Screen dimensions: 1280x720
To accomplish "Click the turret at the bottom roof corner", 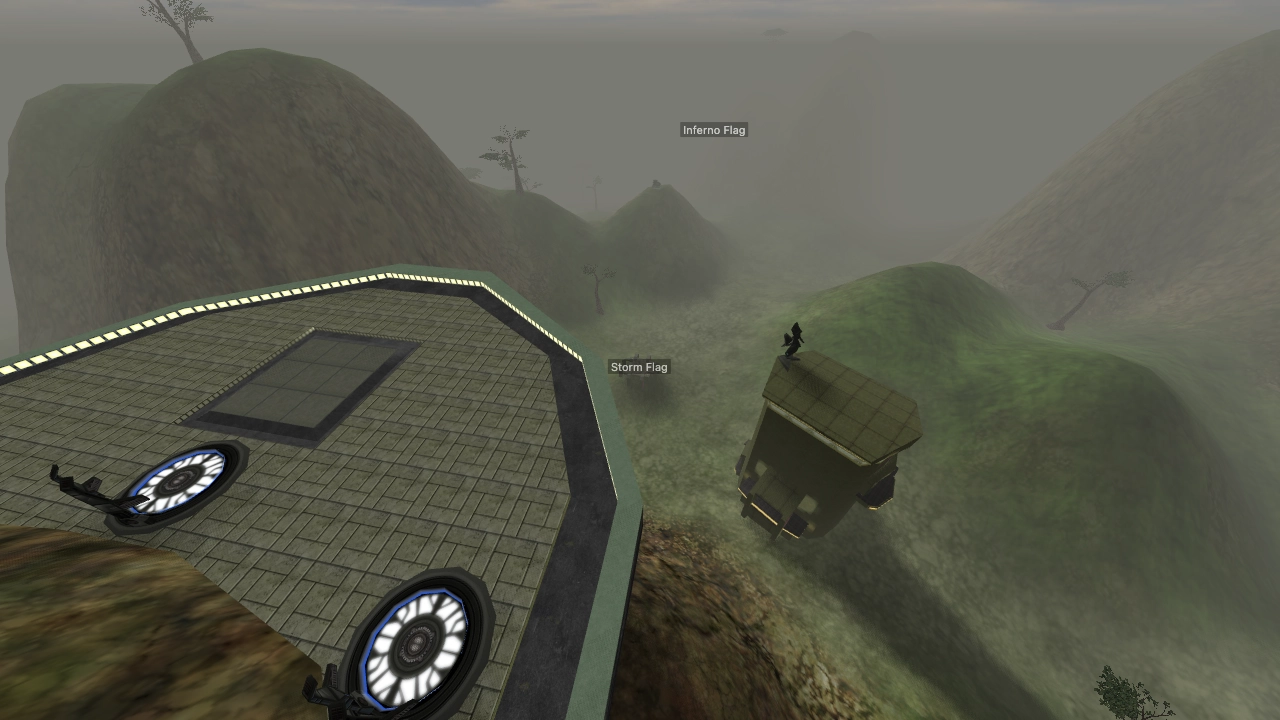I will tap(330, 690).
